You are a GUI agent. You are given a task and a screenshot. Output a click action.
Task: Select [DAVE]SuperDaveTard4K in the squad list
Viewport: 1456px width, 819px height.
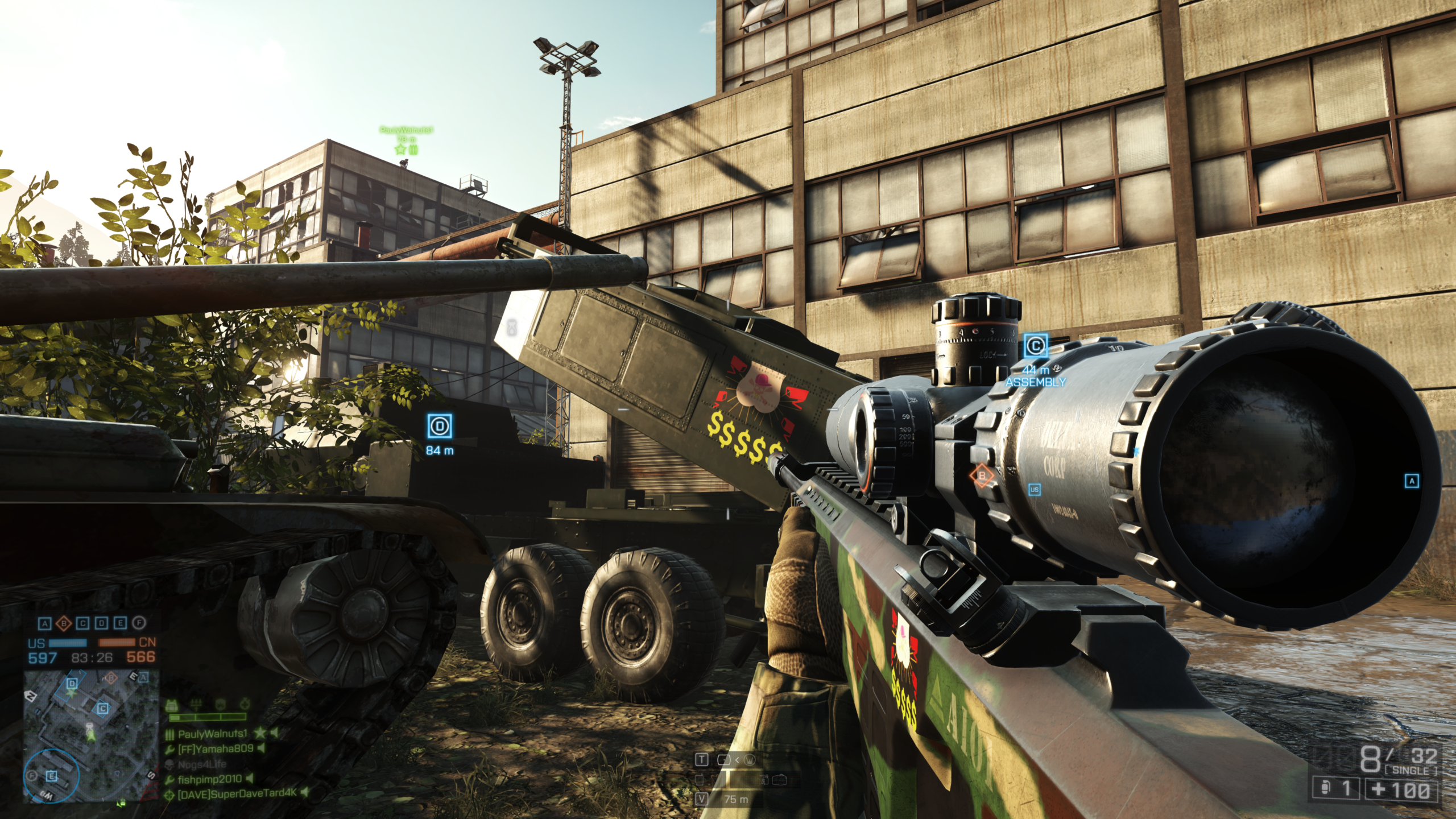[x=237, y=794]
